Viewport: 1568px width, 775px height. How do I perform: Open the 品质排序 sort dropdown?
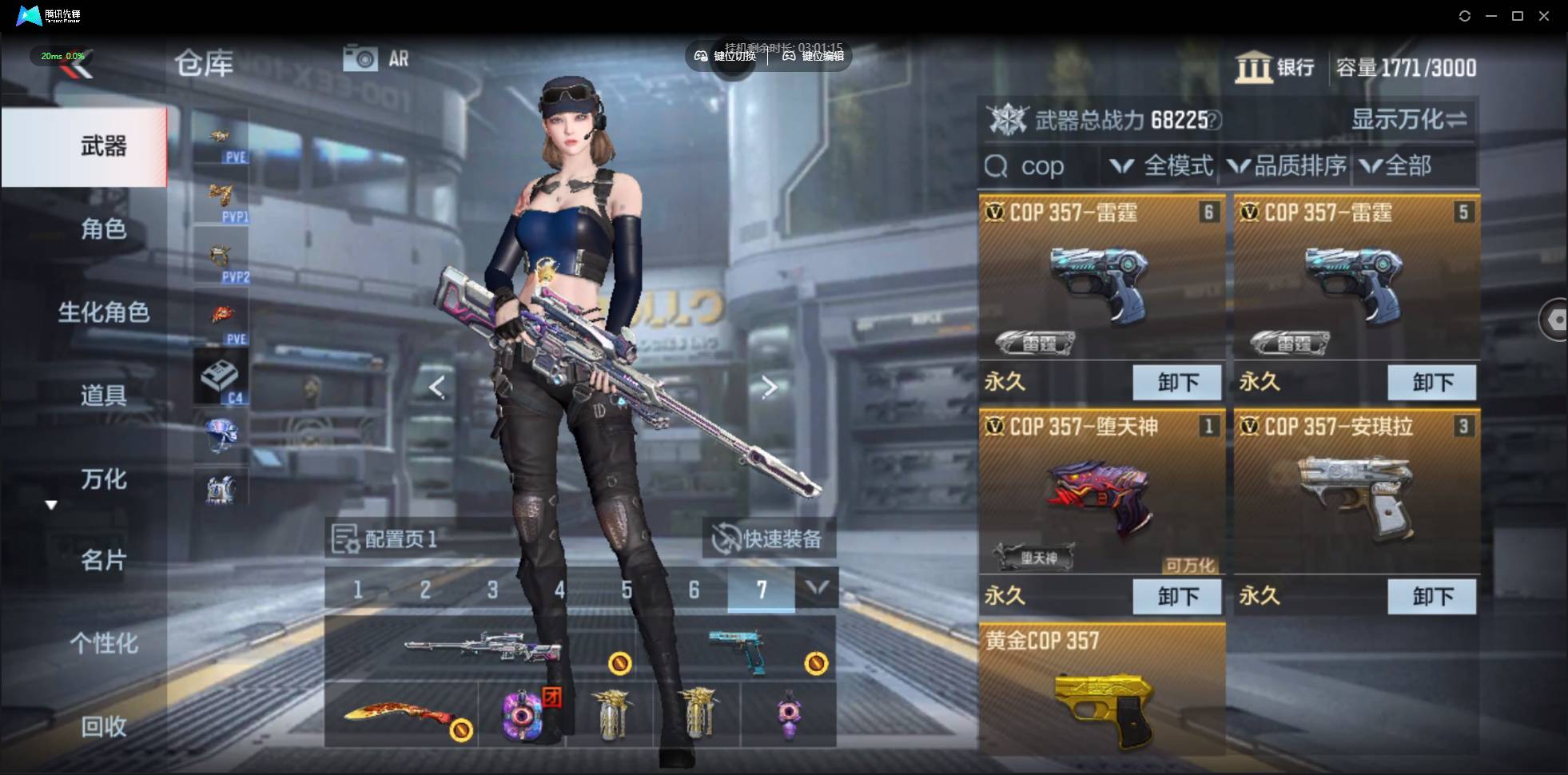[1287, 166]
